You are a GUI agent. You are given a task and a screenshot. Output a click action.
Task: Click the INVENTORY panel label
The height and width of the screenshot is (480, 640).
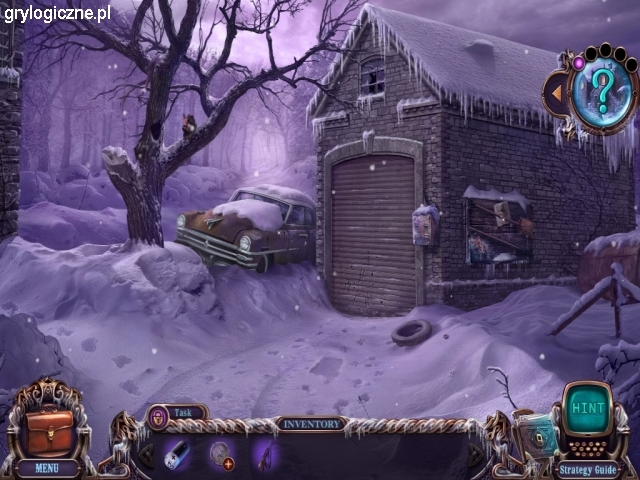[310, 423]
